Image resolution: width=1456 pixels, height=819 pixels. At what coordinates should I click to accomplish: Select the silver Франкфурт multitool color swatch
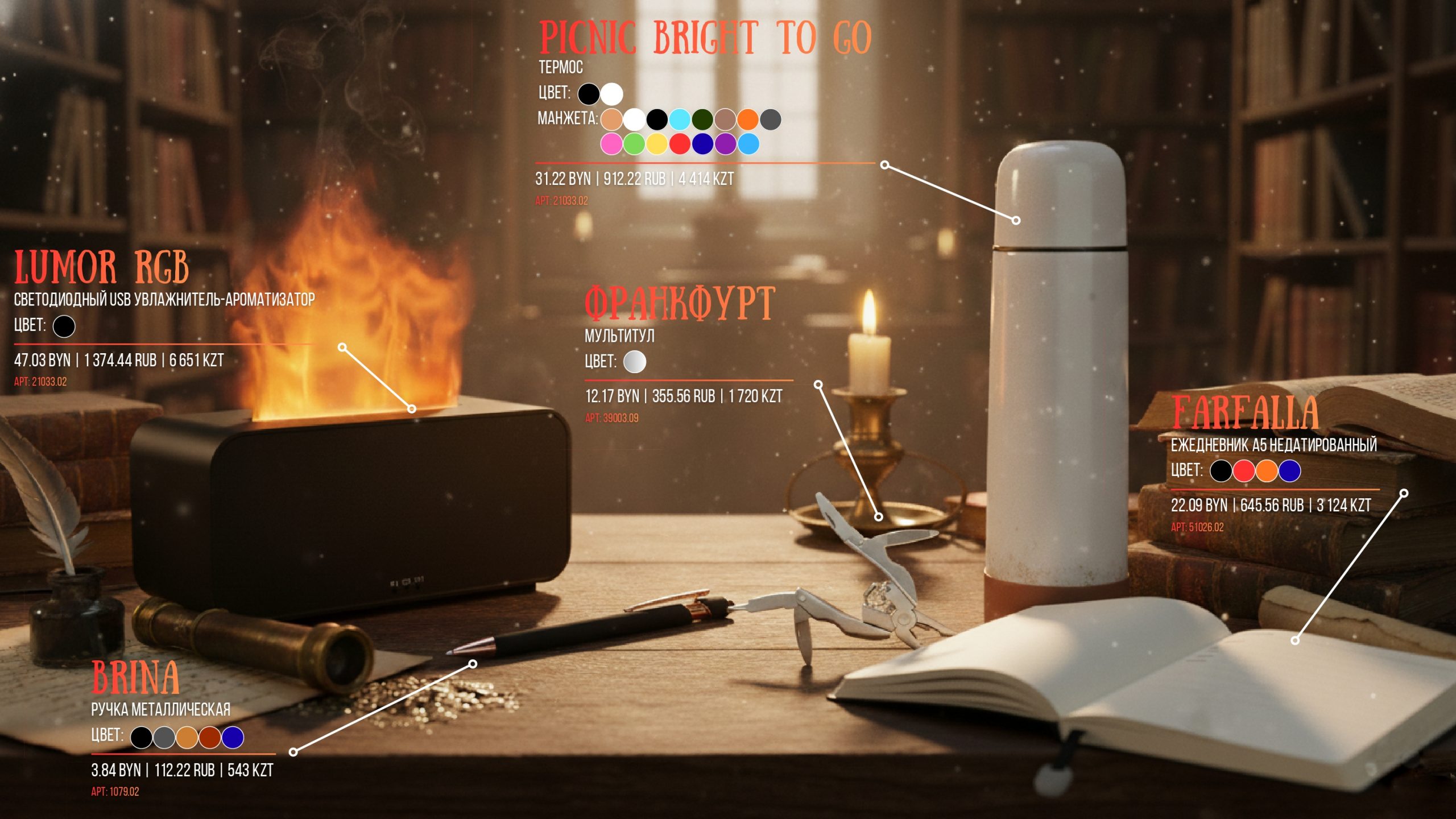pos(635,362)
